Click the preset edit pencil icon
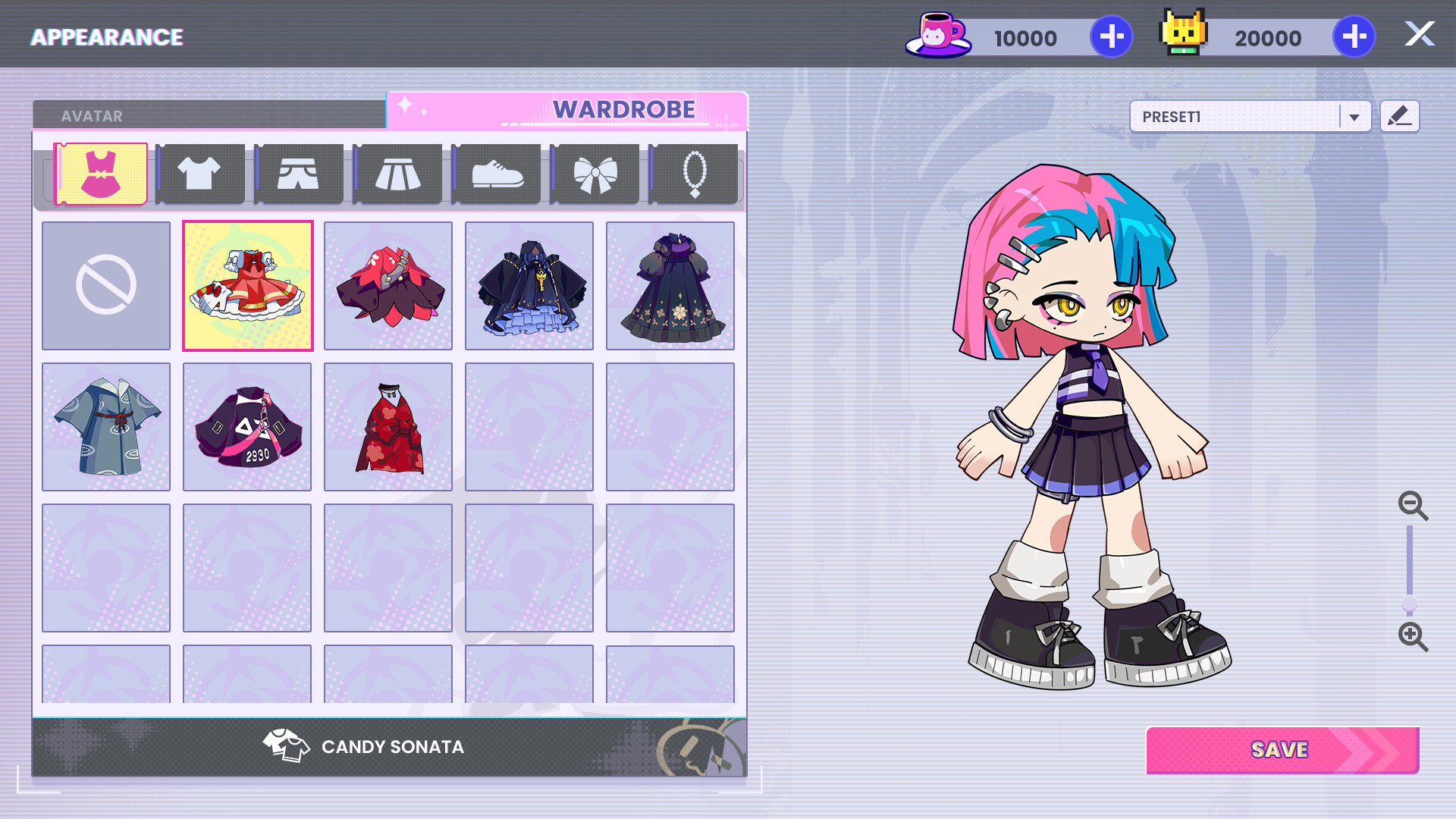This screenshot has width=1456, height=819. pyautogui.click(x=1399, y=115)
